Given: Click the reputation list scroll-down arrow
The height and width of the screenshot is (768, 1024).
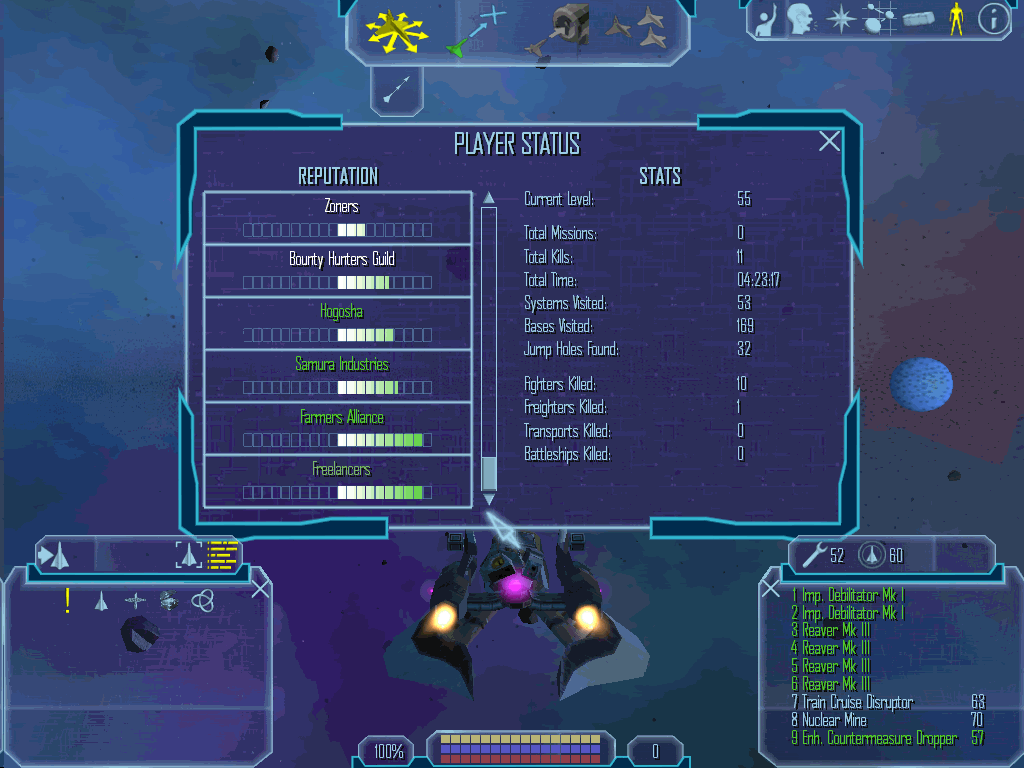Looking at the screenshot, I should tap(489, 498).
